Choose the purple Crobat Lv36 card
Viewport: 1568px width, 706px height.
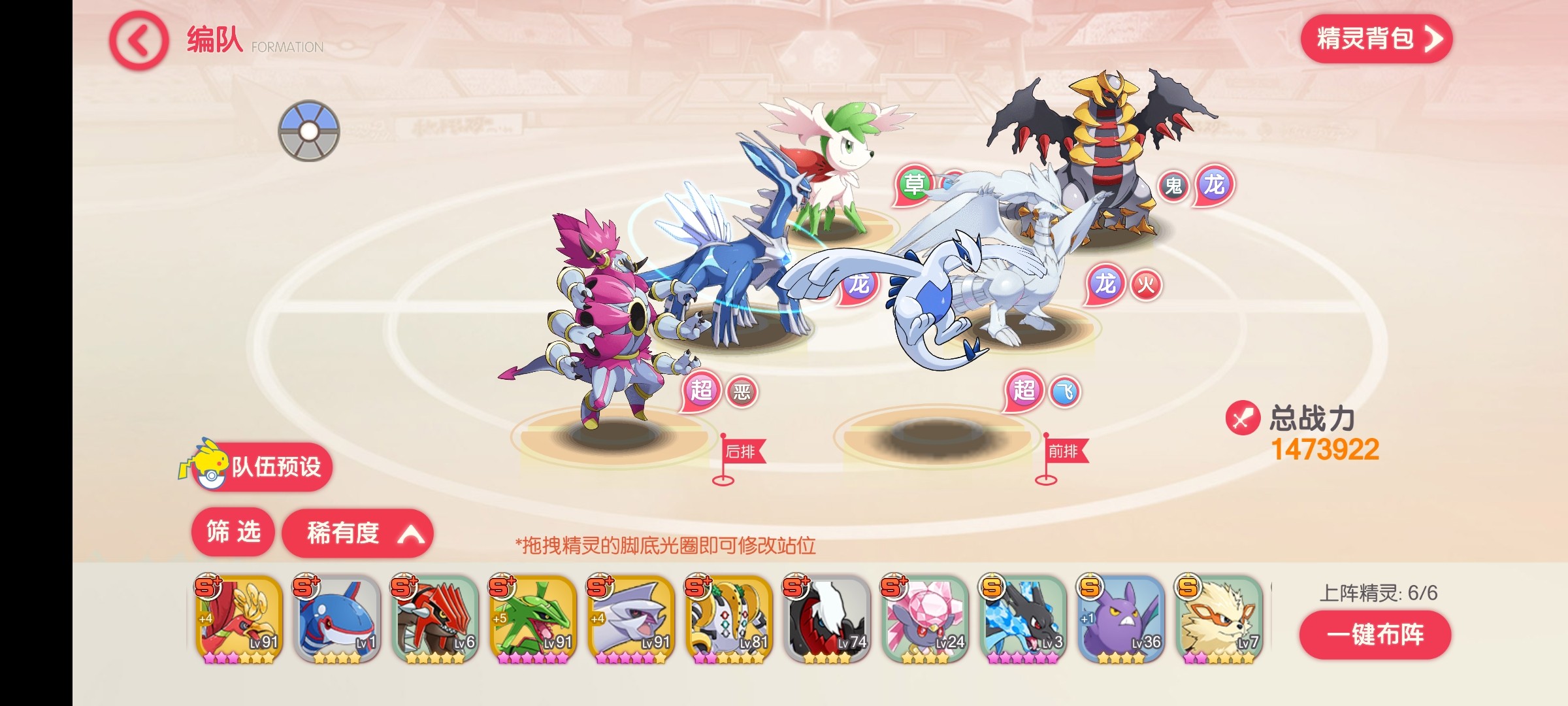click(x=1121, y=619)
